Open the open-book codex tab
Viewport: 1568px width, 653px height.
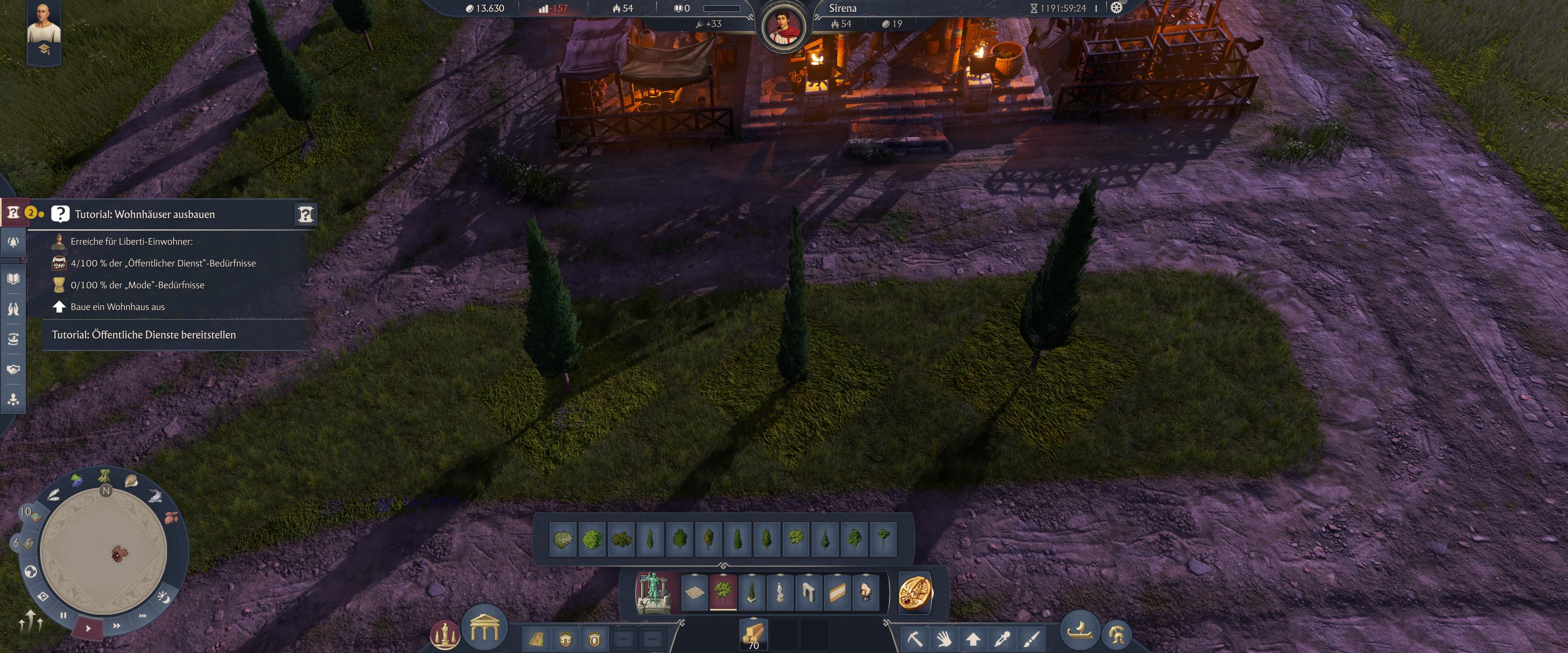pos(13,279)
